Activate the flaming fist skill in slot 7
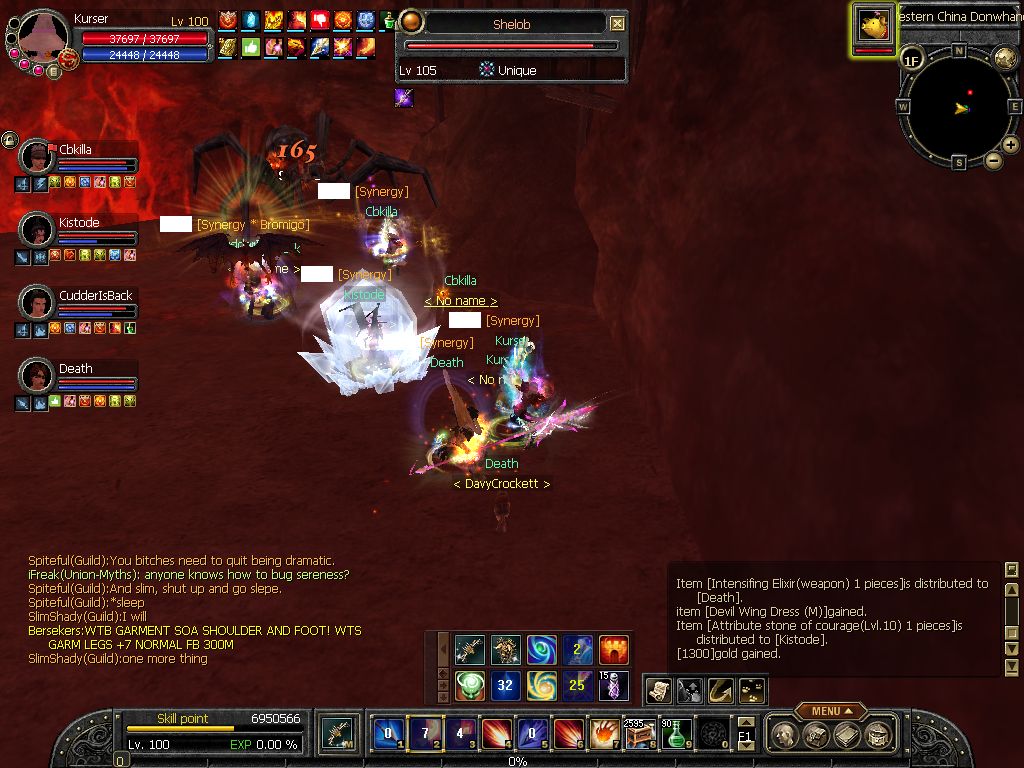Viewport: 1024px width, 768px height. [603, 734]
